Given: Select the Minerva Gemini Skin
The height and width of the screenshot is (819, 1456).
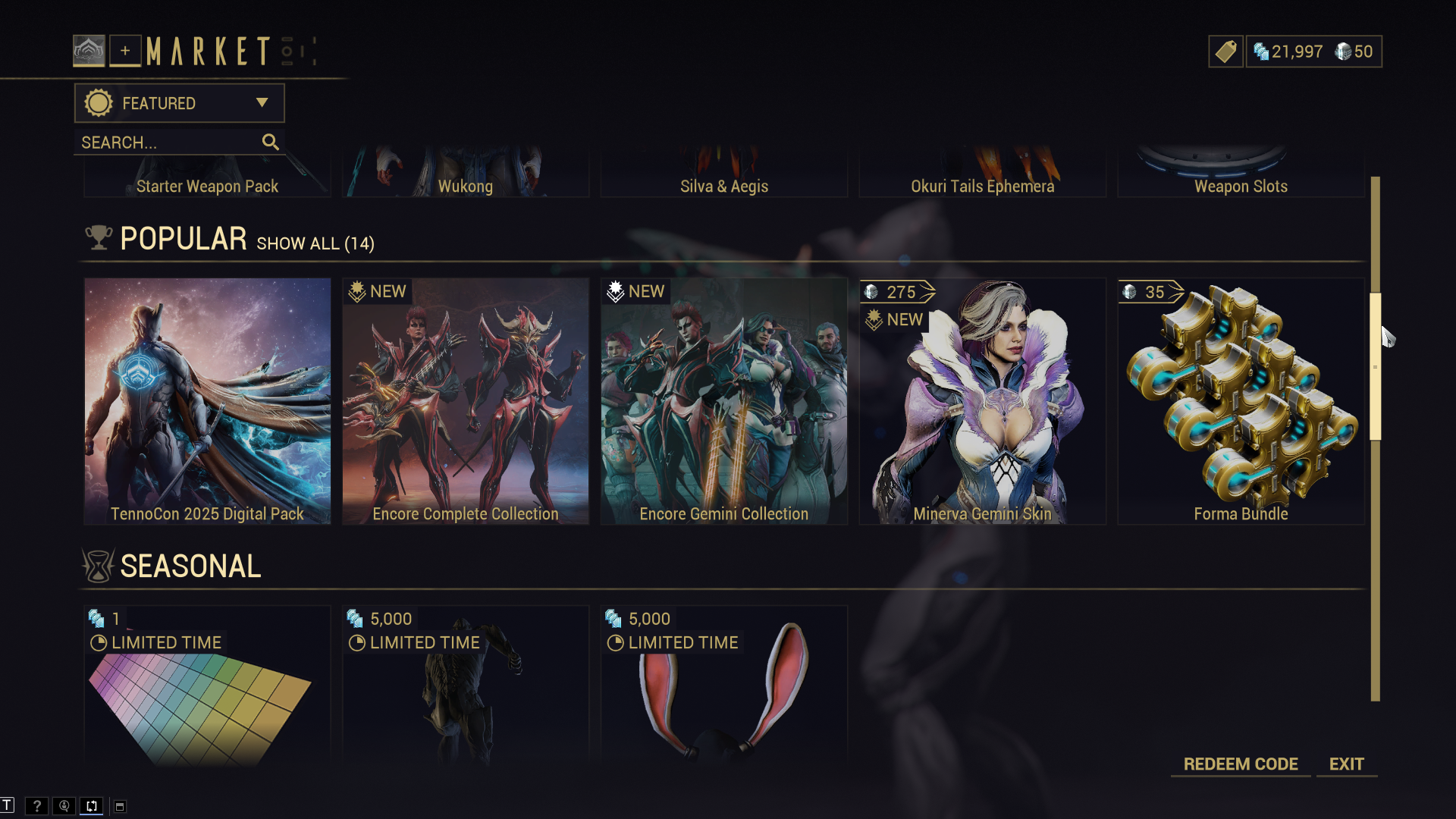Looking at the screenshot, I should coord(982,401).
